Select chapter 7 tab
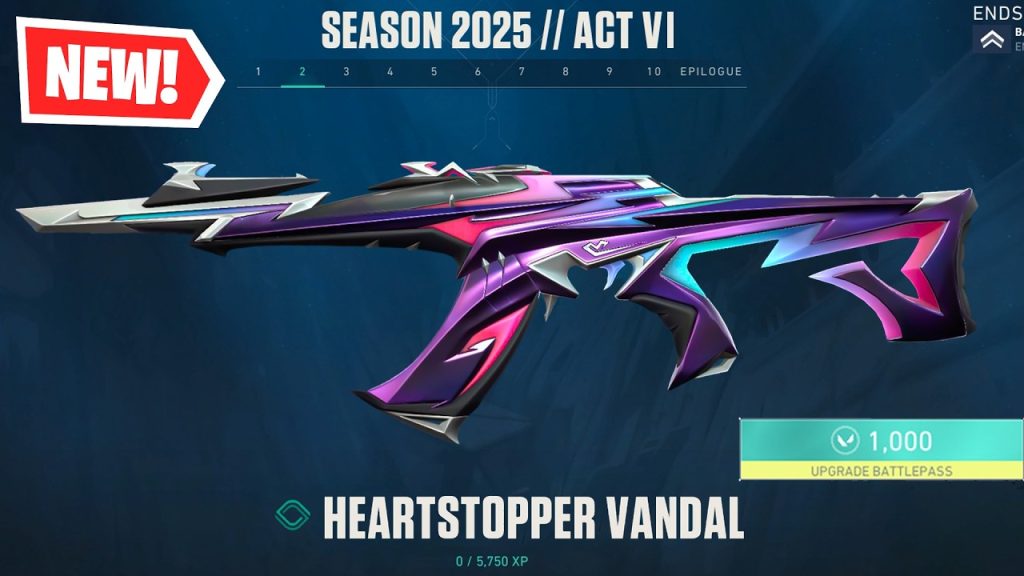The width and height of the screenshot is (1024, 576). [522, 72]
